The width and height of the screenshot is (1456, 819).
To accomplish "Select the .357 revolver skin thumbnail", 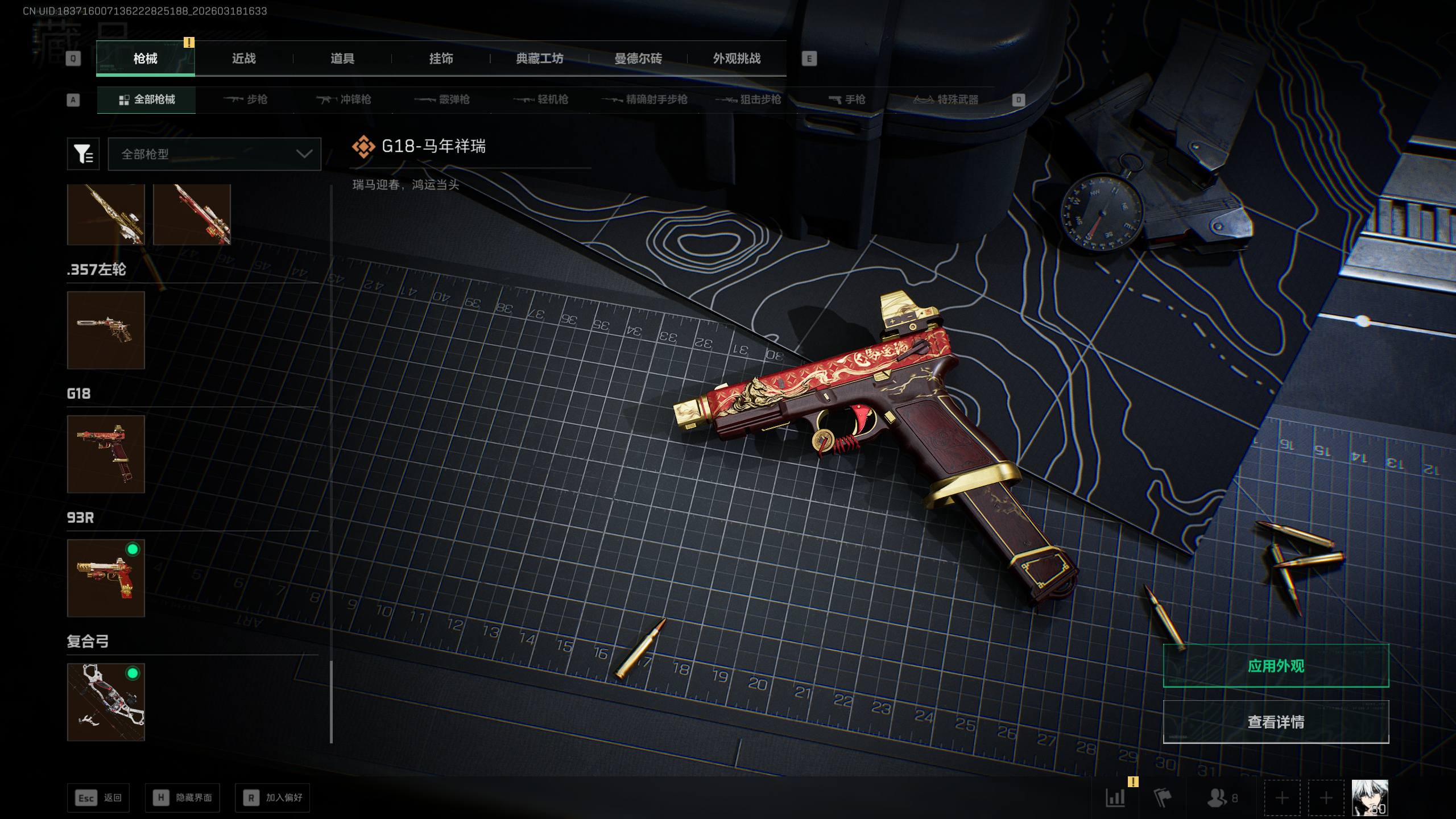I will (x=106, y=330).
